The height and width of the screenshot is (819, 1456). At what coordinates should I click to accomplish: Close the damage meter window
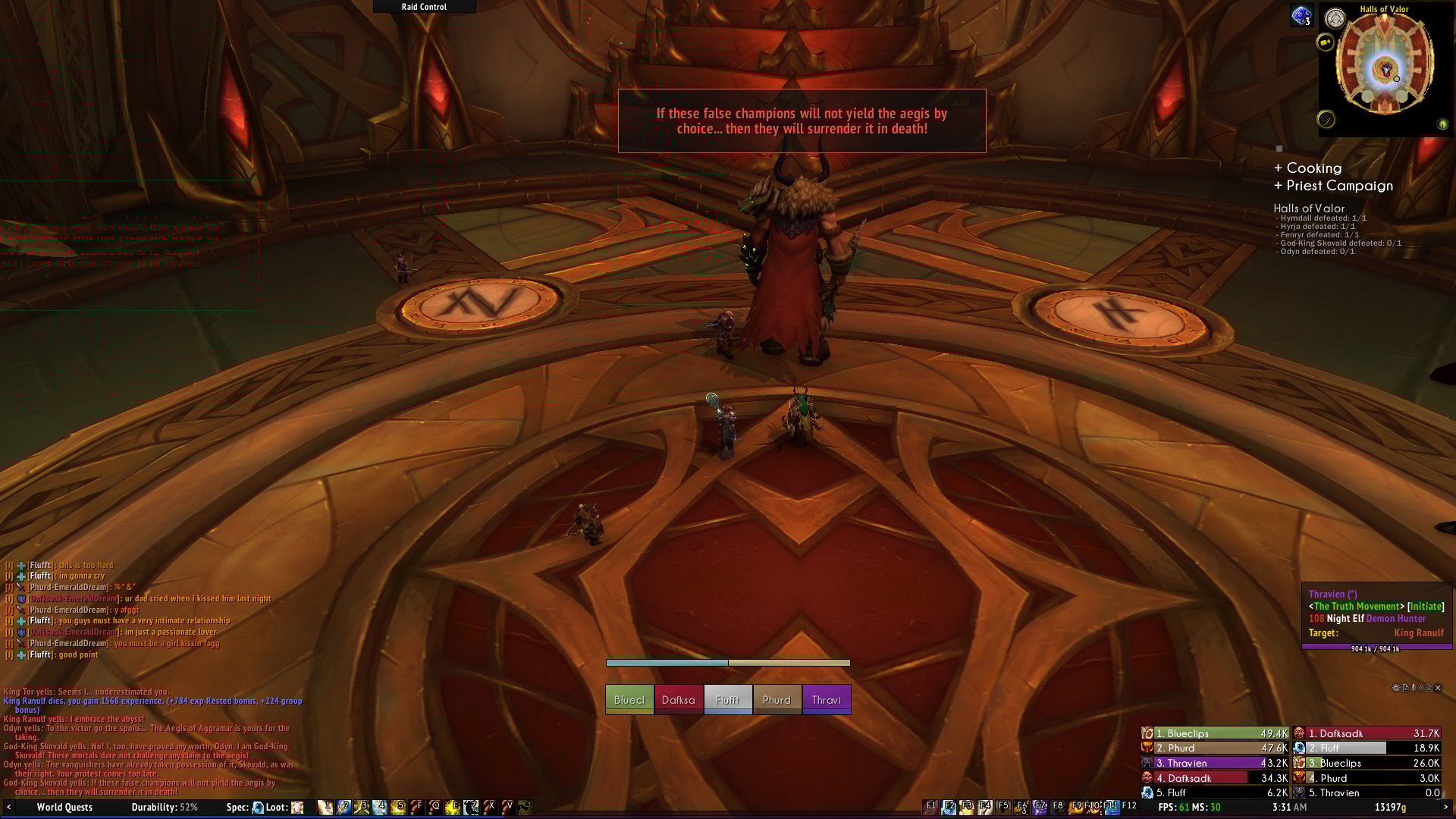[x=1437, y=688]
